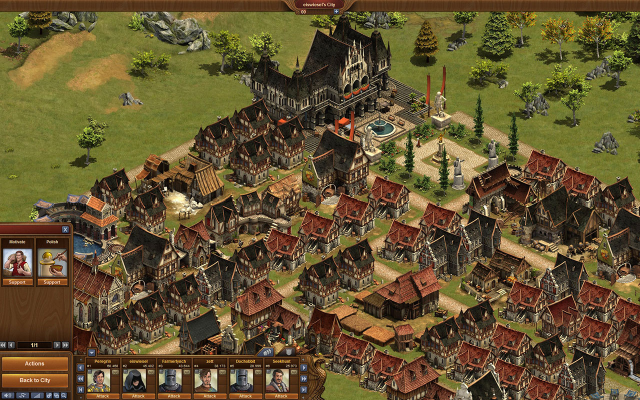Attack the player Seekhunt
Screen dimensions: 640x400
click(x=279, y=394)
